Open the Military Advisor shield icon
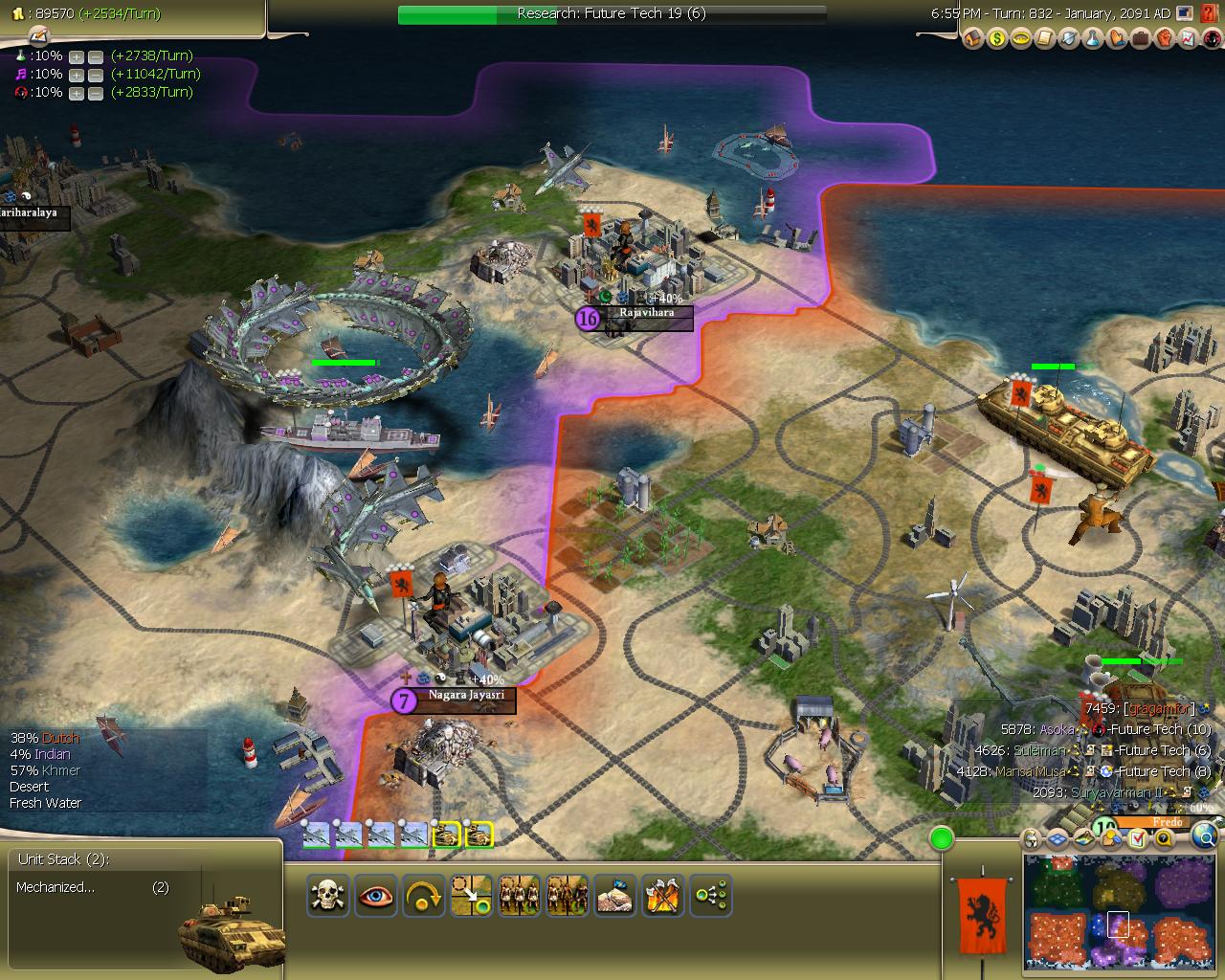1225x980 pixels. click(x=1068, y=40)
